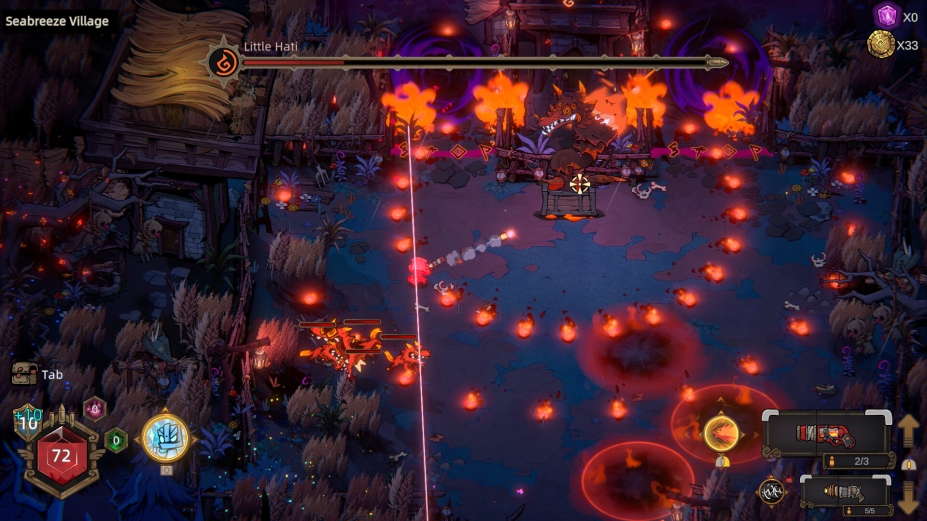Open the backpack inventory icon

24,375
